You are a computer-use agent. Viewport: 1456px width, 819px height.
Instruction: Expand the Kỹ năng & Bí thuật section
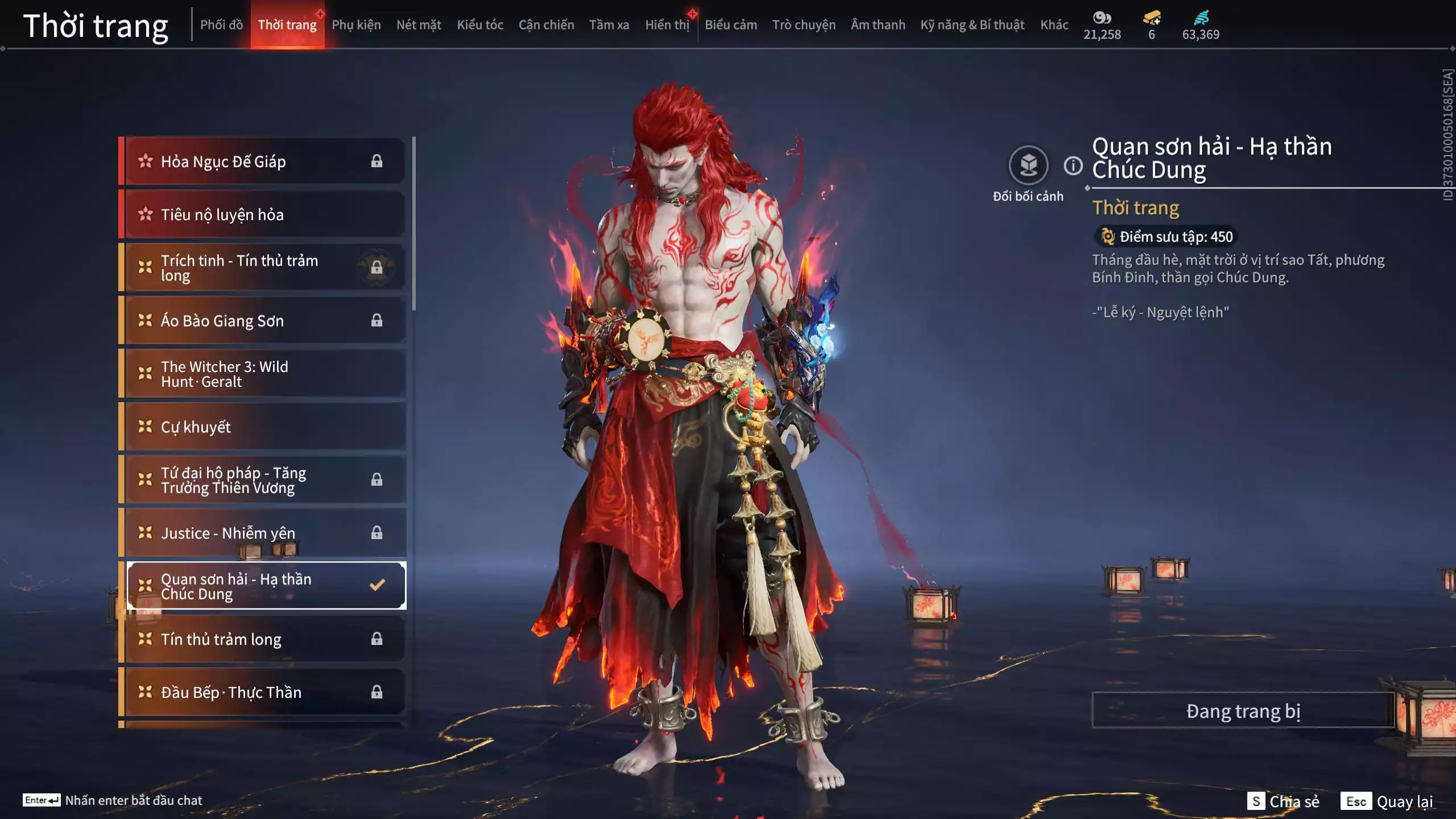pyautogui.click(x=973, y=24)
